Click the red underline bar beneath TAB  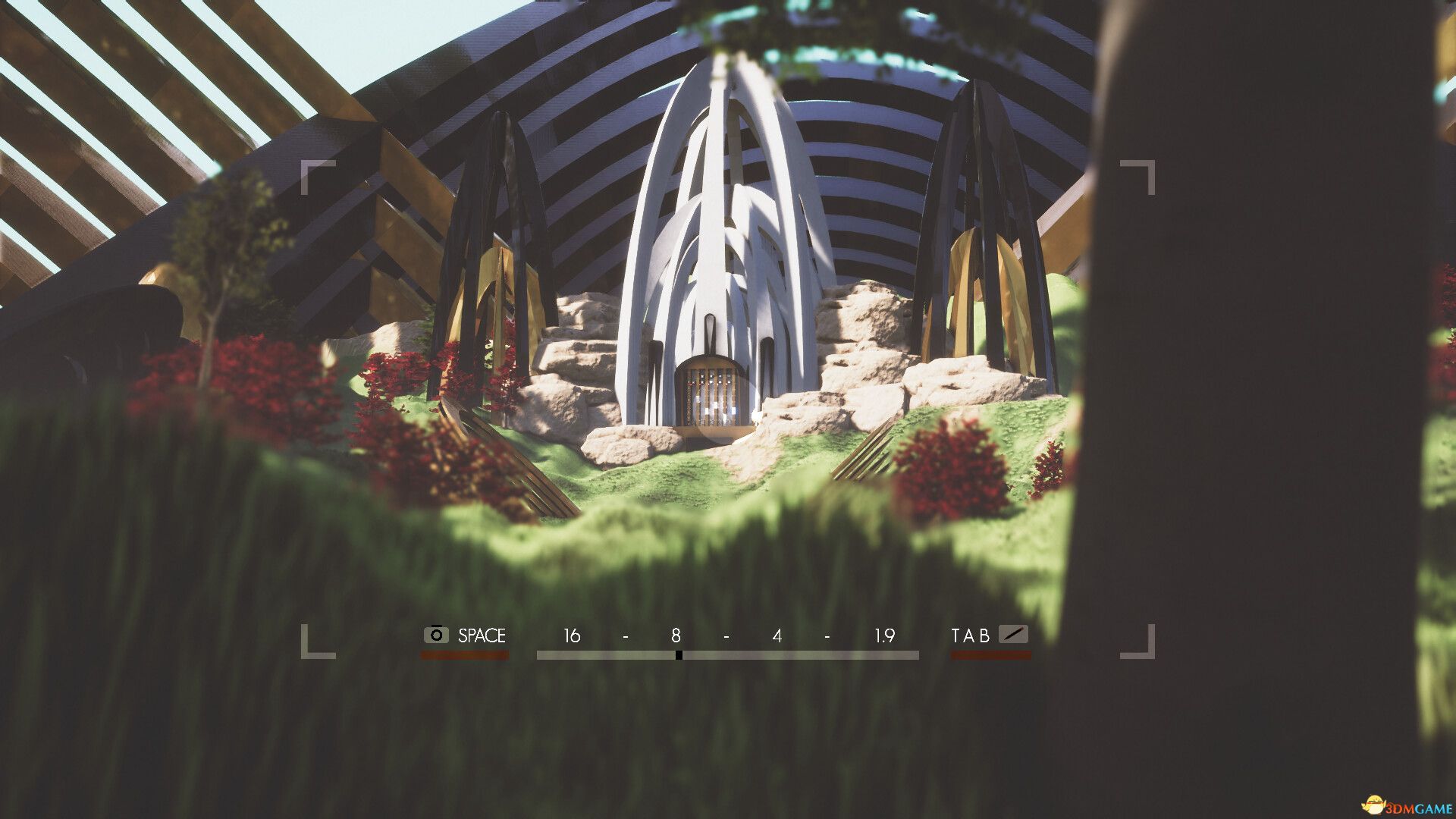click(x=990, y=653)
